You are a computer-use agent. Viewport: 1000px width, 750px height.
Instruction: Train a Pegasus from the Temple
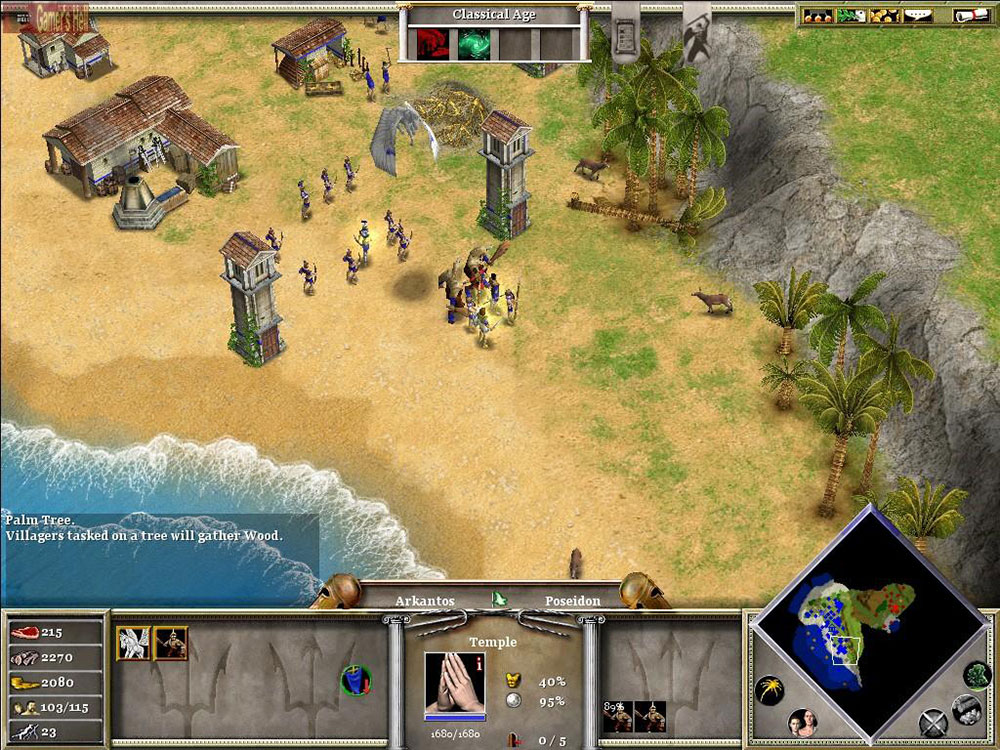(x=133, y=643)
